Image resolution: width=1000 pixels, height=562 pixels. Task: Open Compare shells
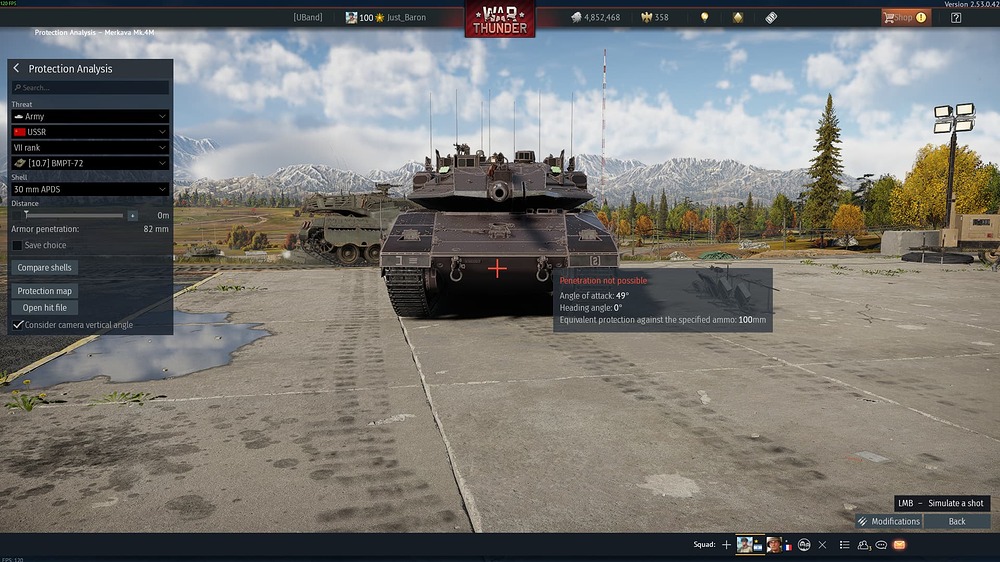[x=46, y=268]
